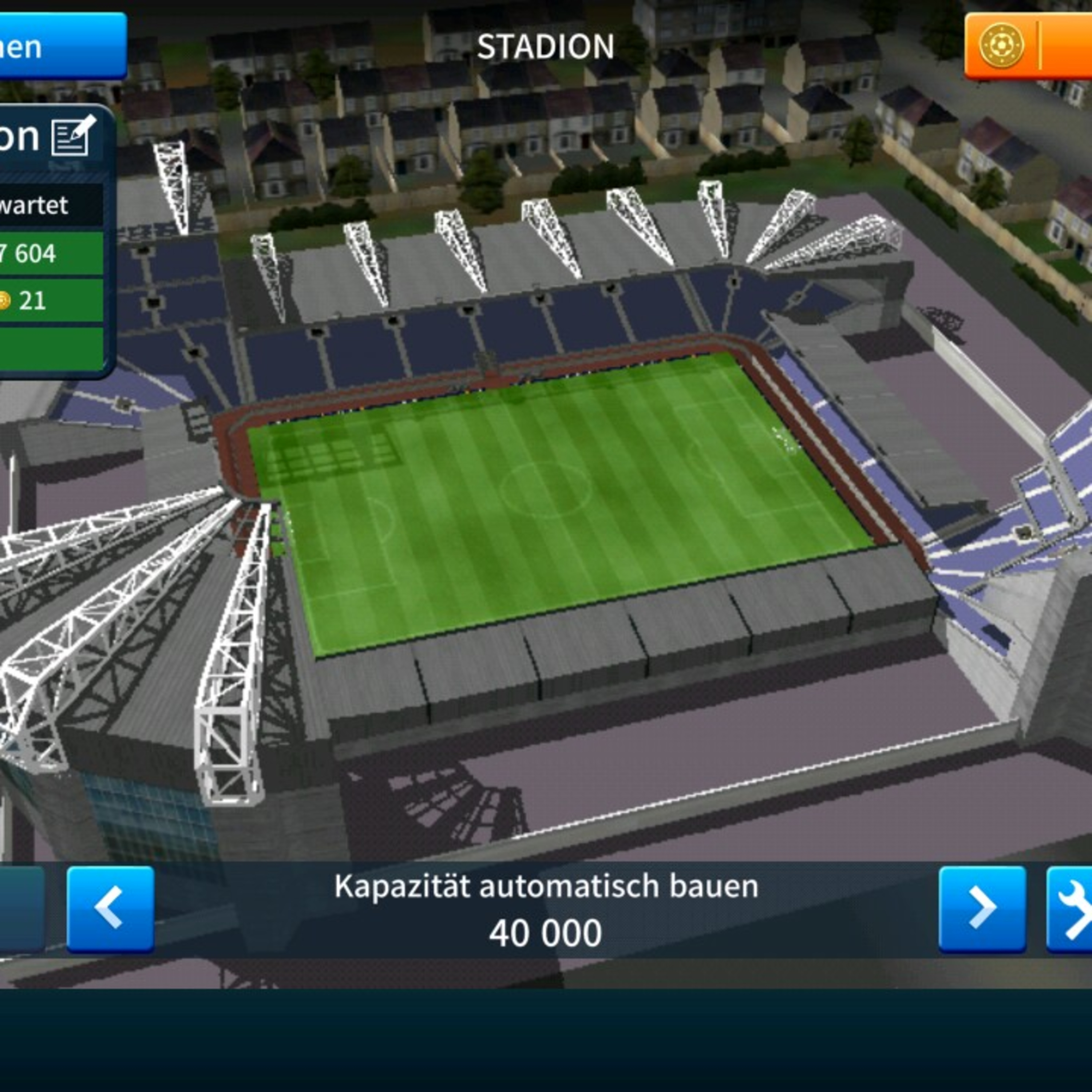Show the next stadium upgrade option

[x=982, y=909]
